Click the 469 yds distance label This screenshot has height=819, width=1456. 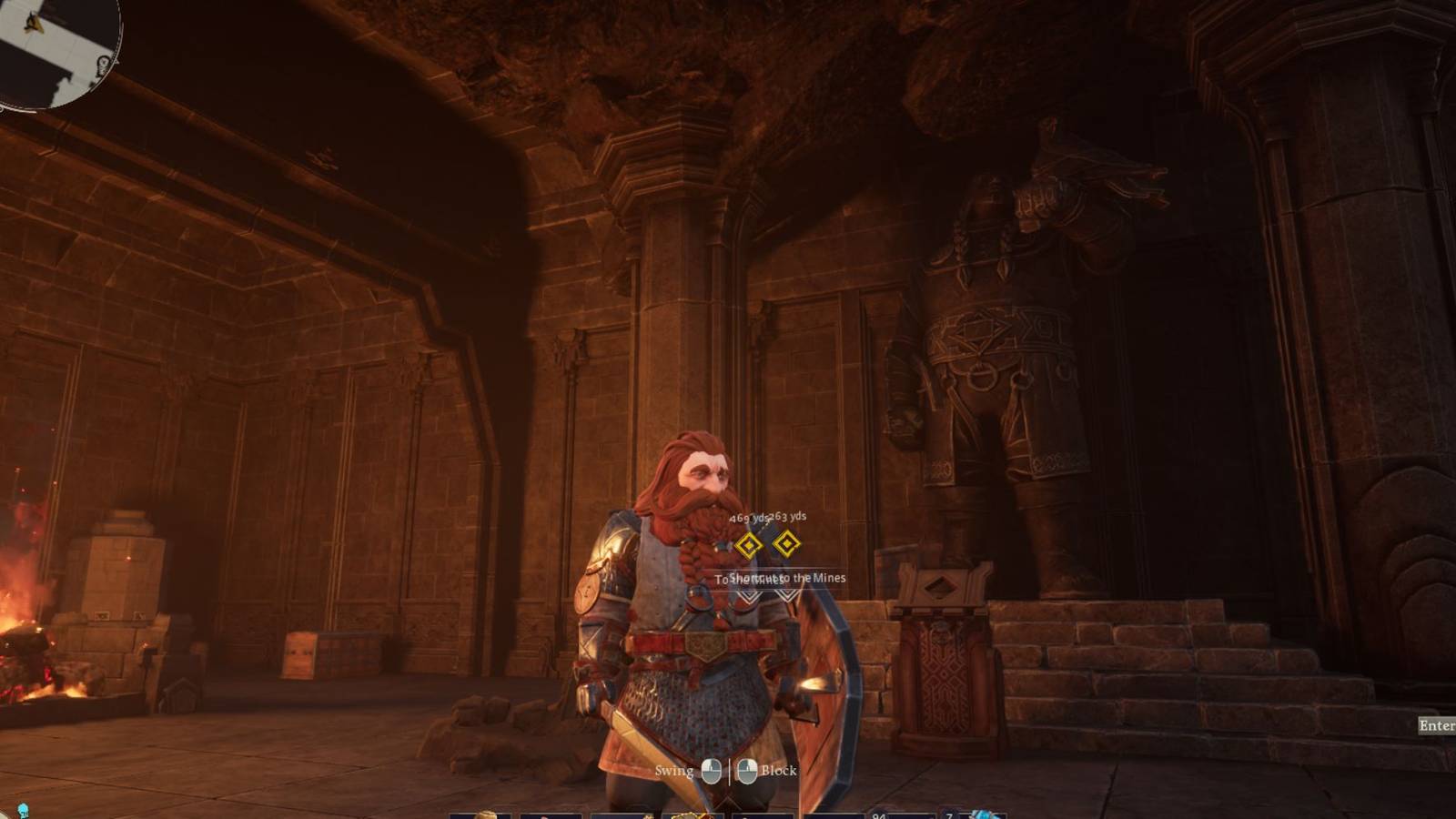(x=749, y=518)
